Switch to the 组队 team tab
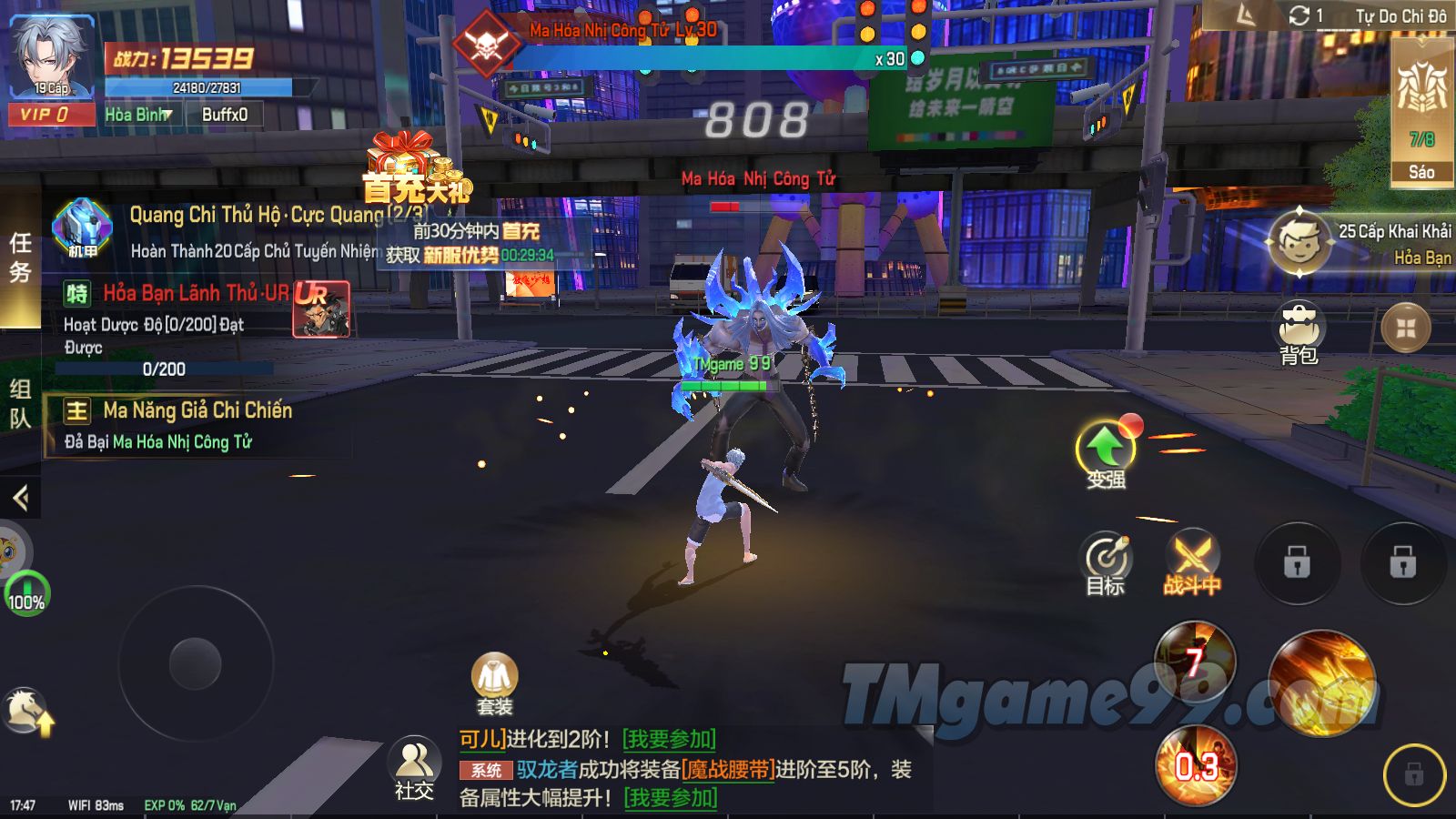Screen dimensions: 1456x819 click(x=20, y=403)
